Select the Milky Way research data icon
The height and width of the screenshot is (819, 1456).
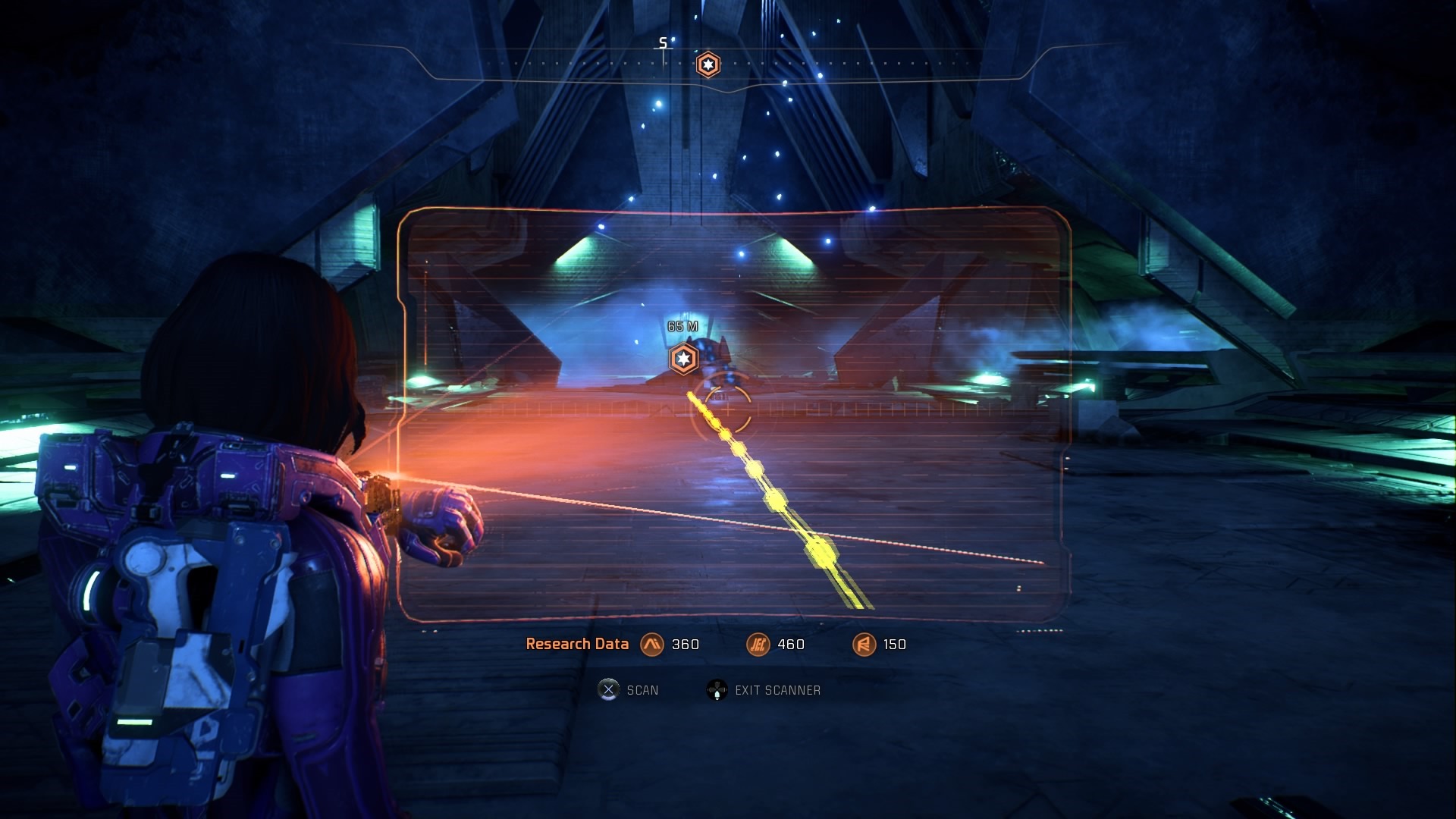(651, 645)
